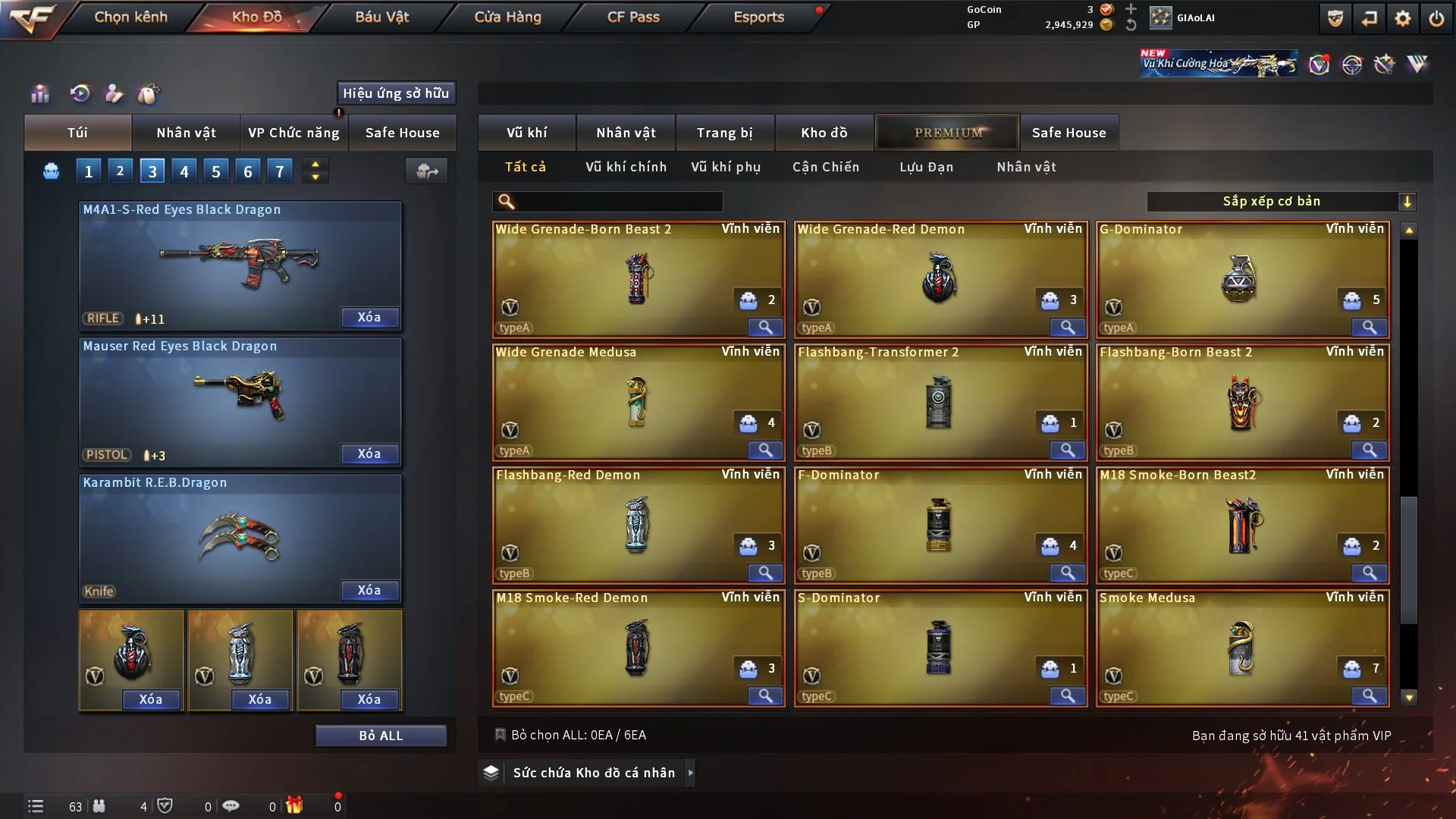Open the CF Pass menu
Viewport: 1456px width, 819px height.
(633, 17)
